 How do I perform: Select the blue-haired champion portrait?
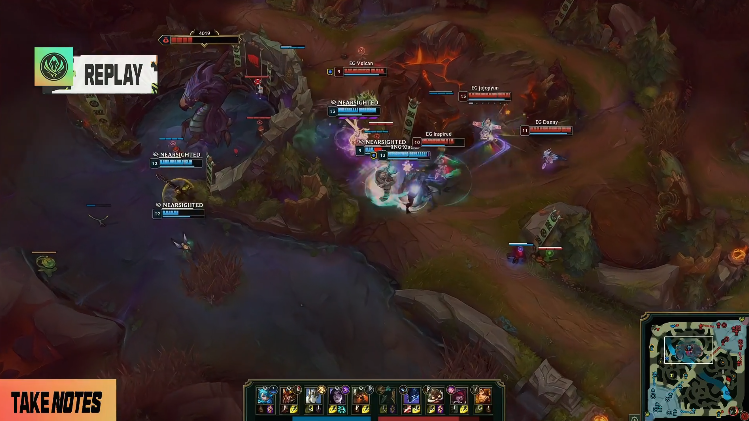click(266, 395)
